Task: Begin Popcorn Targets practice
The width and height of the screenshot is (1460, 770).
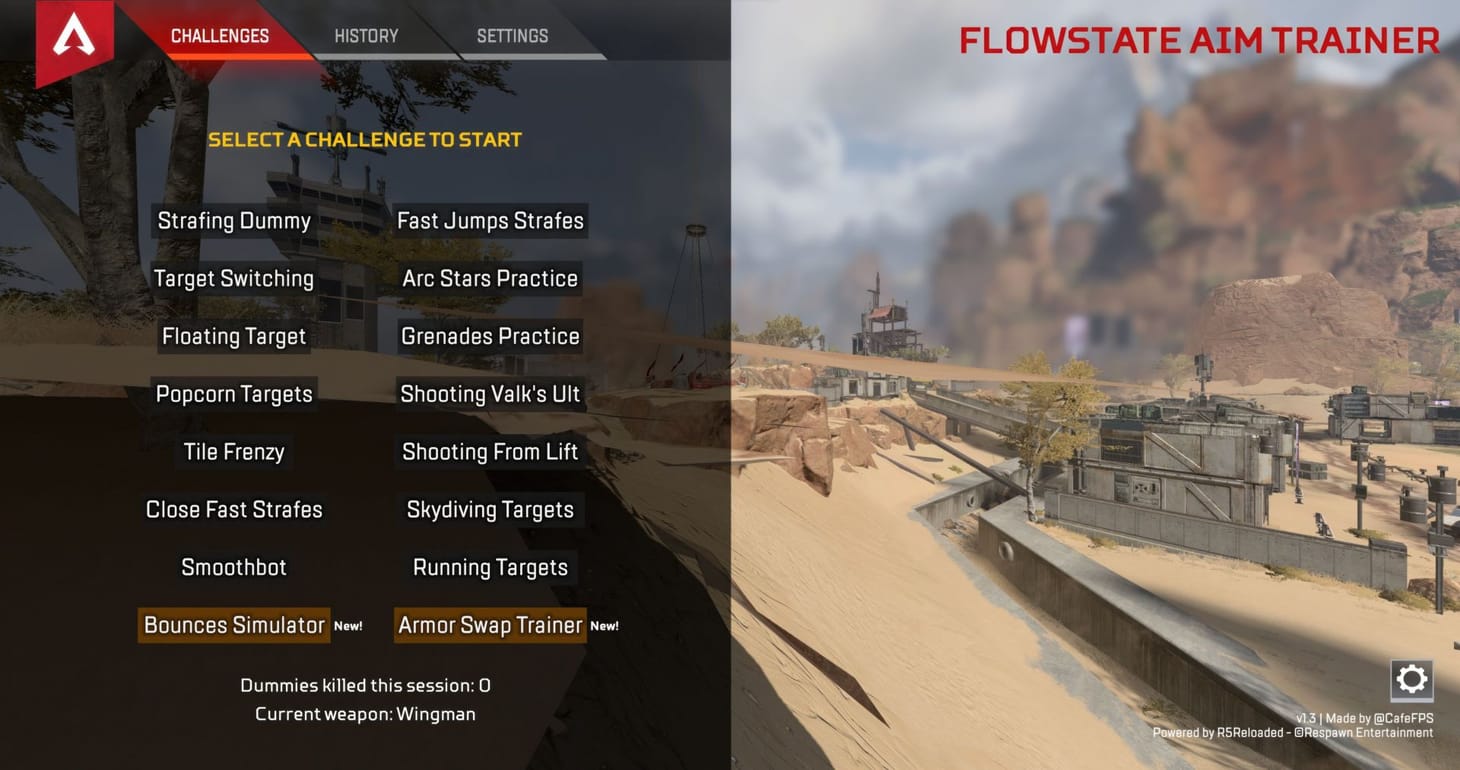Action: point(233,394)
